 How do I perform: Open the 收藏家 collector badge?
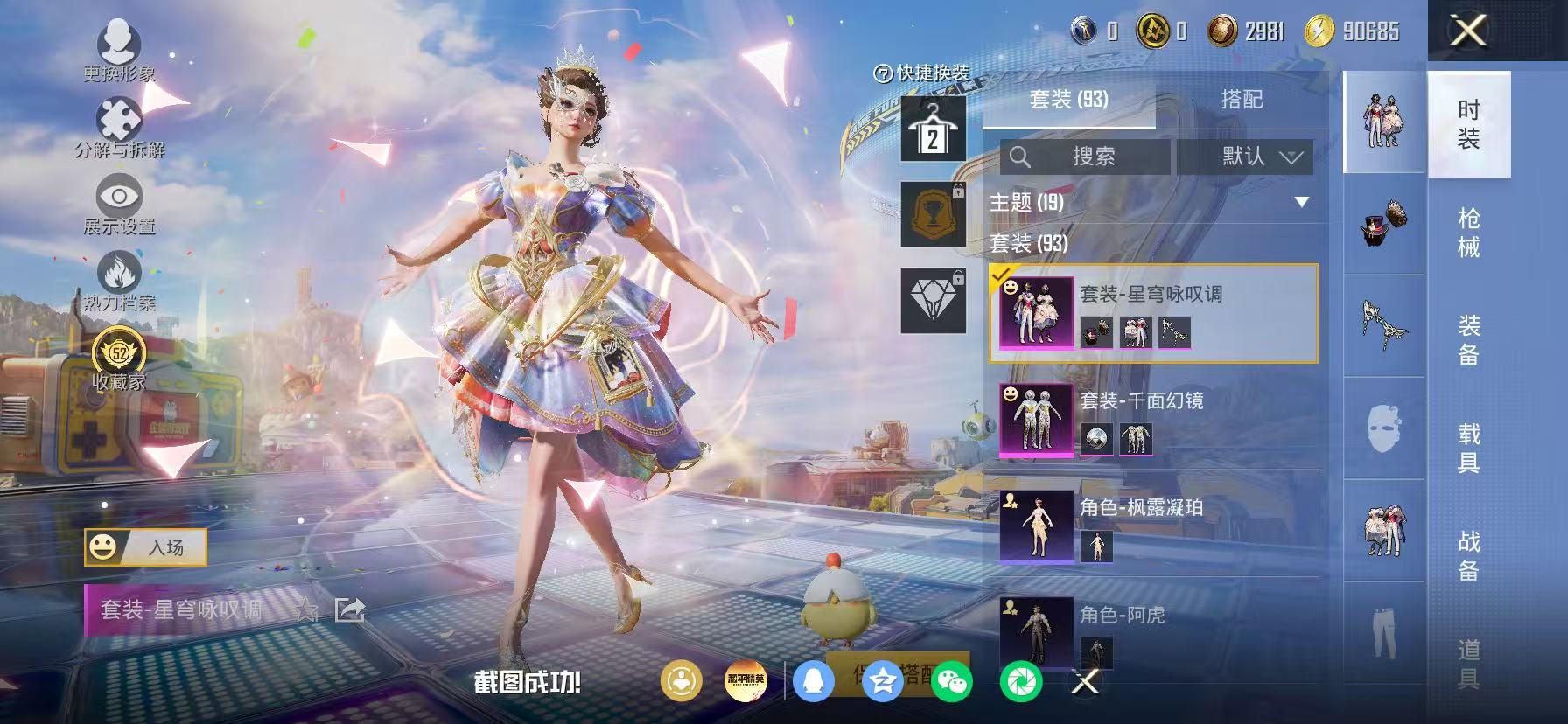[x=119, y=358]
